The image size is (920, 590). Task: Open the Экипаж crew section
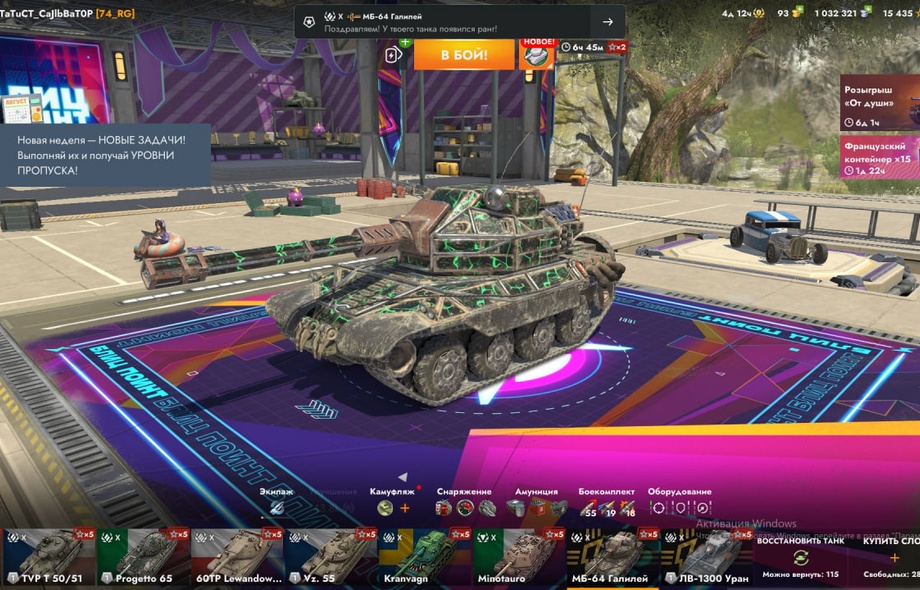coord(277,508)
